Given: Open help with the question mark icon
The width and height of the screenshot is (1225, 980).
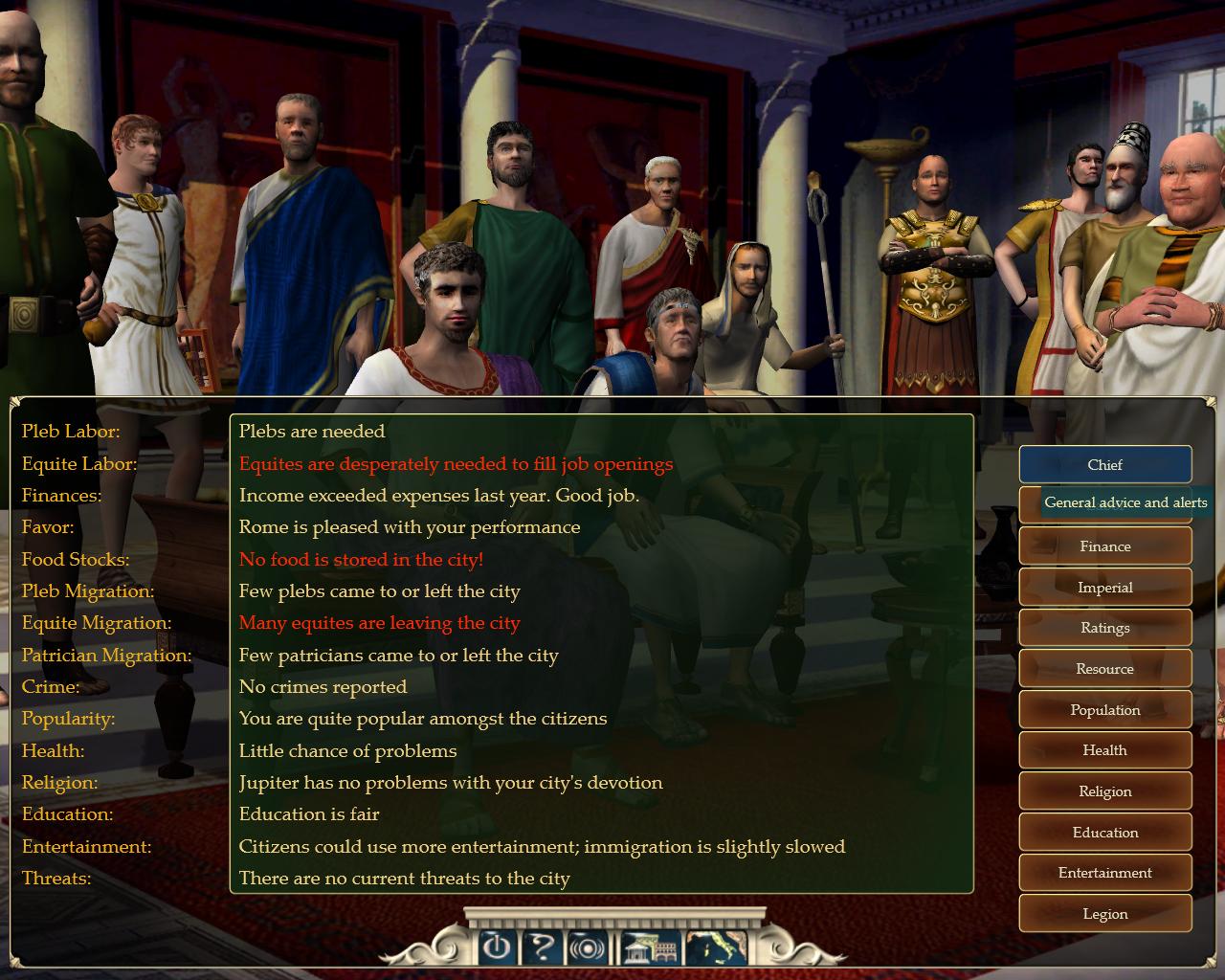Looking at the screenshot, I should click(542, 947).
